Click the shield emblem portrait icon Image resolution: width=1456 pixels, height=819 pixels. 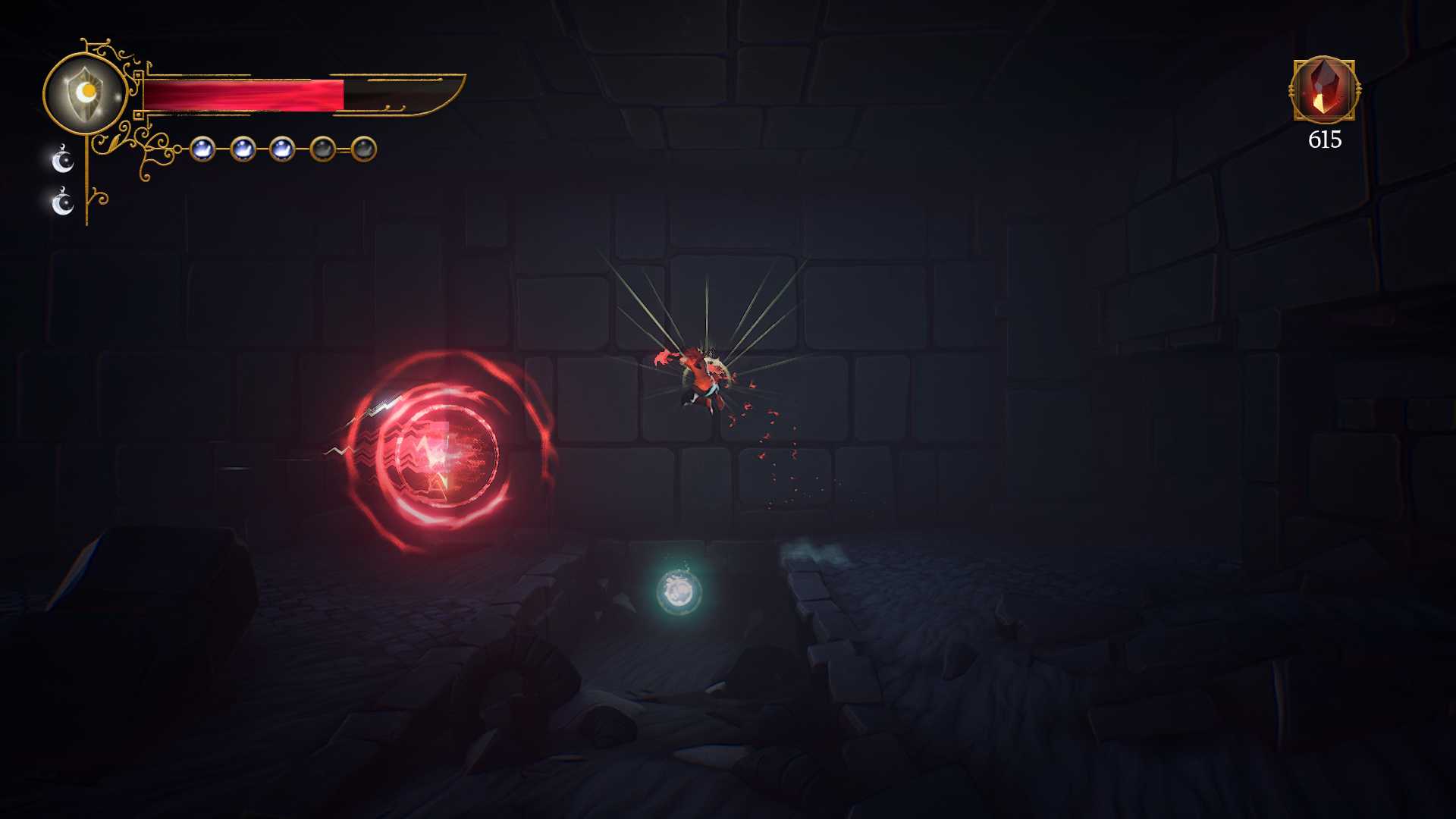85,94
